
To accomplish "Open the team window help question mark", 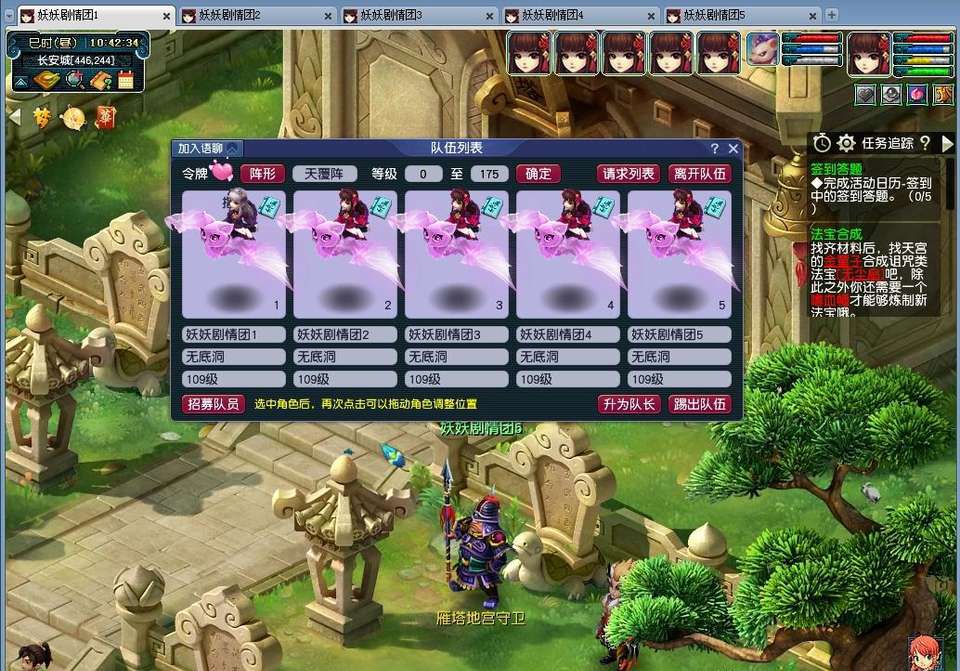I will click(714, 148).
